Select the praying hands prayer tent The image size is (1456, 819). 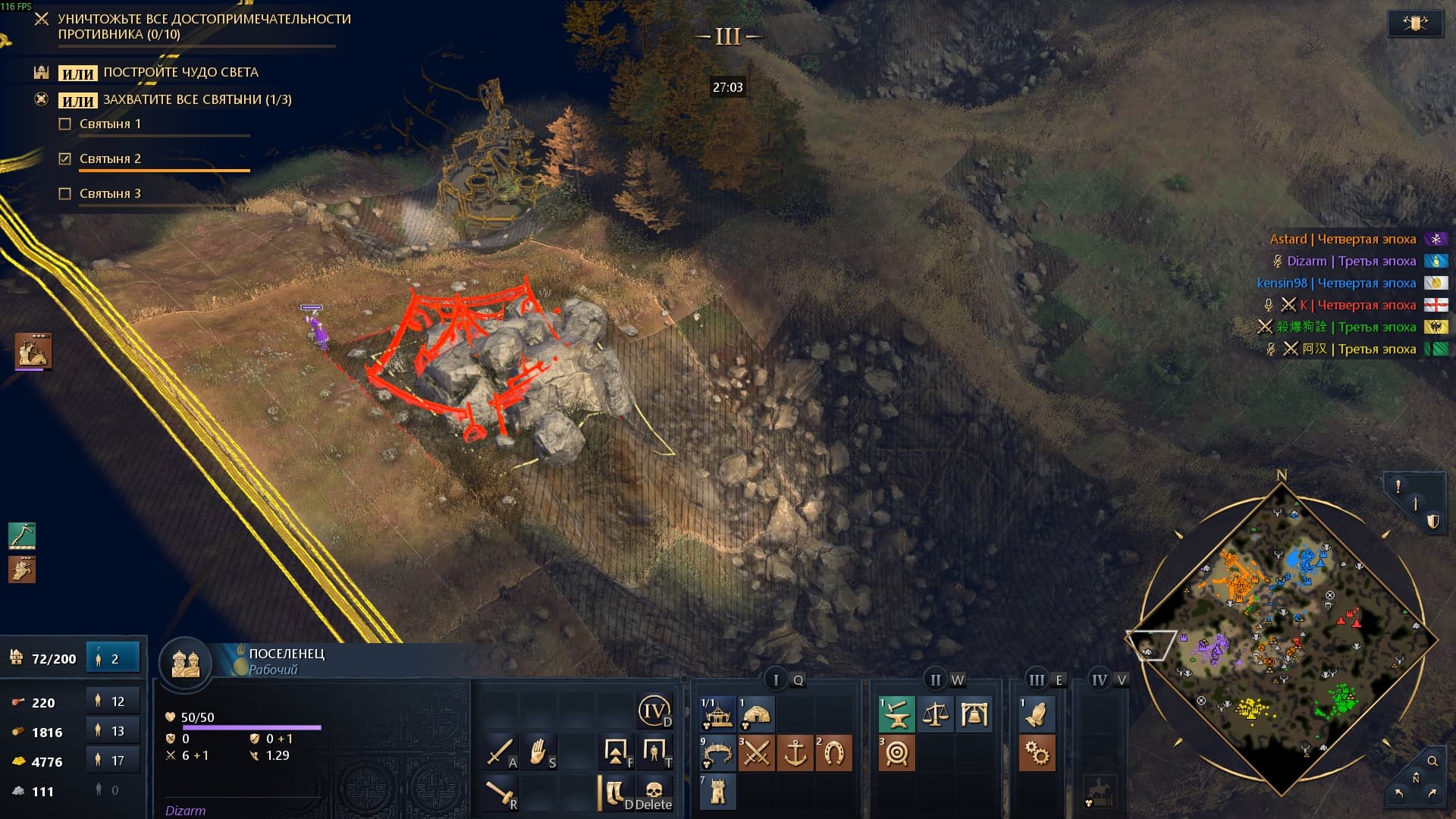[x=1036, y=714]
